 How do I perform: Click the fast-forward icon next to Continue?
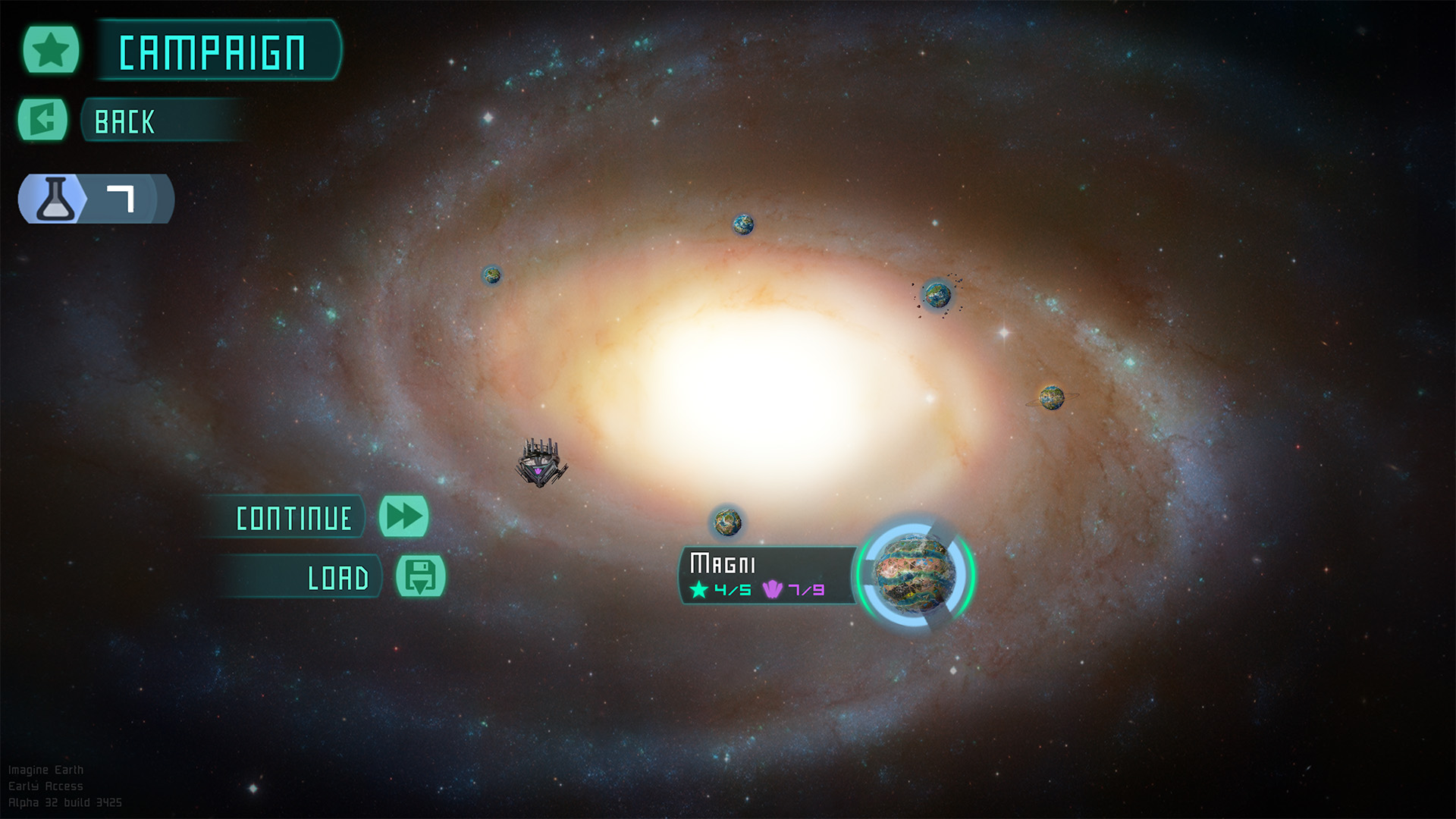[x=404, y=516]
